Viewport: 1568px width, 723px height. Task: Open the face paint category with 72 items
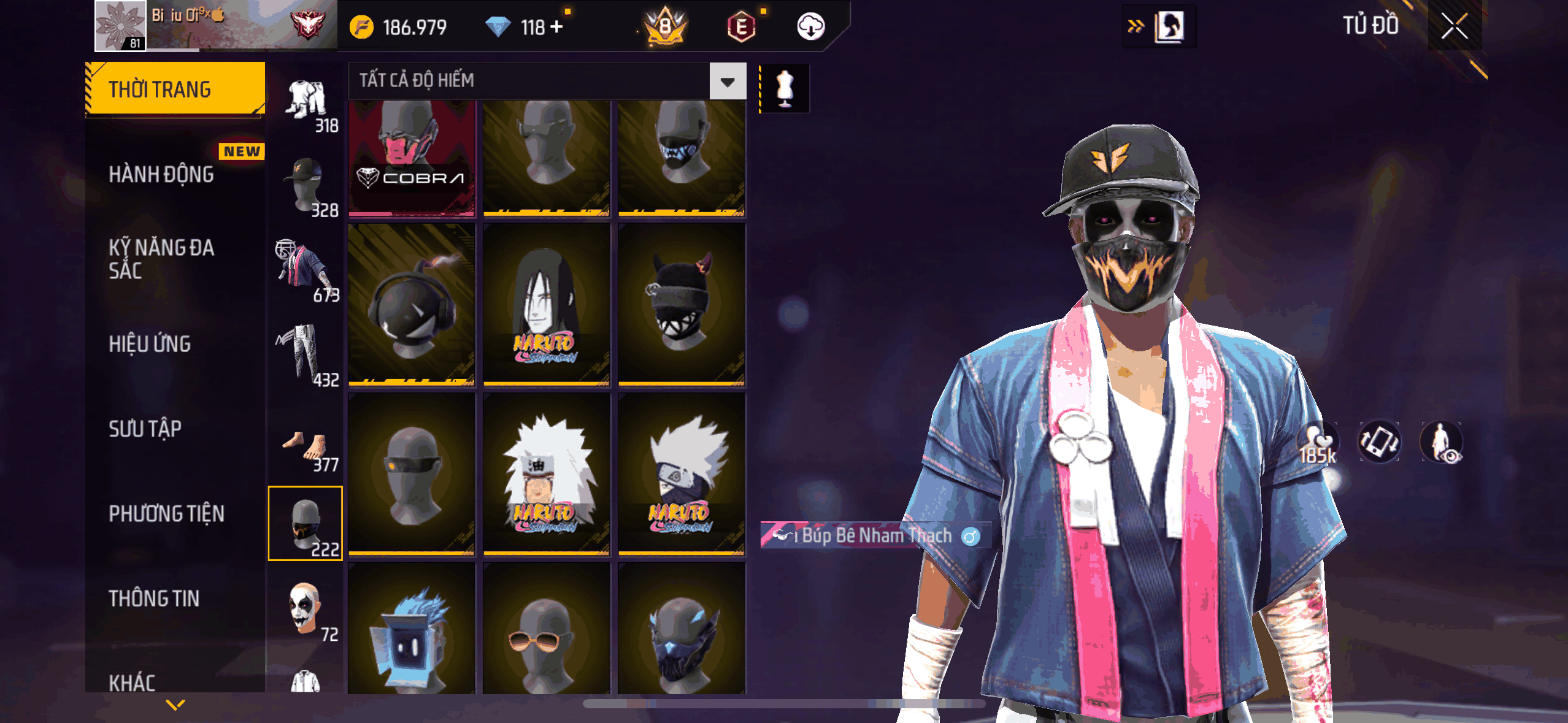point(306,609)
